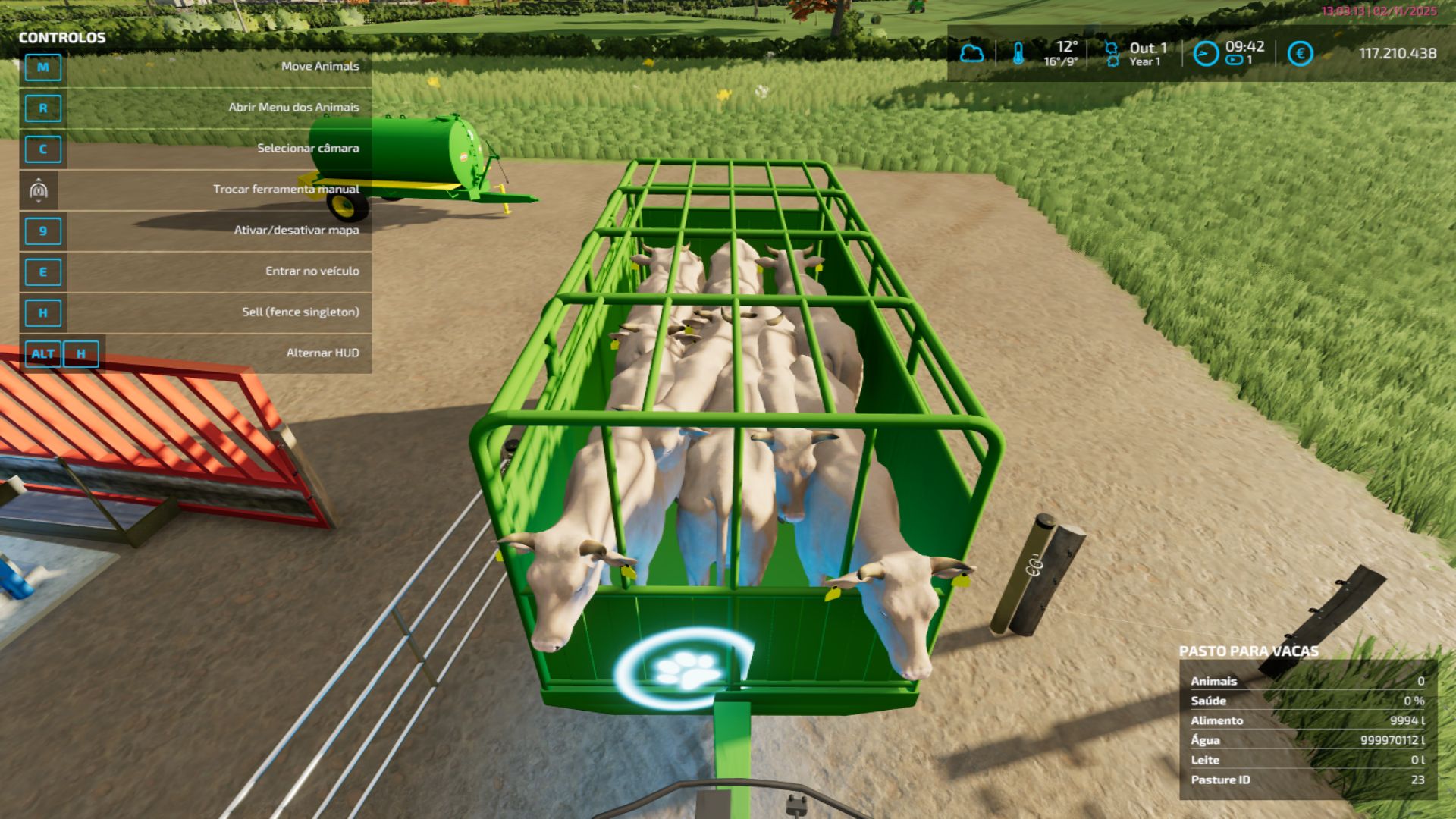The image size is (1456, 819).
Task: Click the cloud weather icon
Action: click(x=971, y=54)
